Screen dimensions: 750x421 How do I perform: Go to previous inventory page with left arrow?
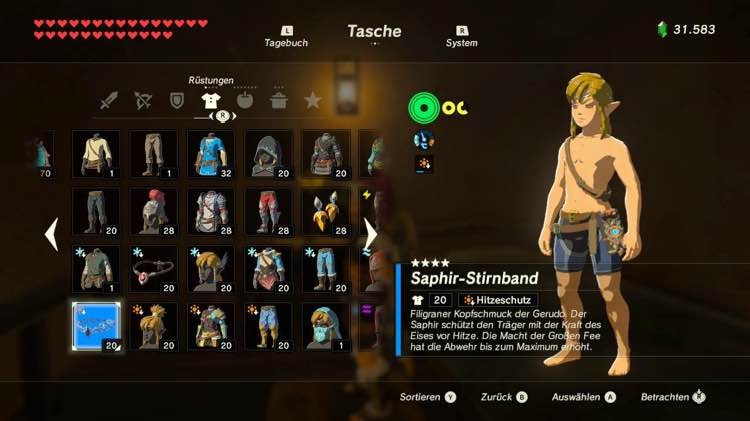[51, 235]
